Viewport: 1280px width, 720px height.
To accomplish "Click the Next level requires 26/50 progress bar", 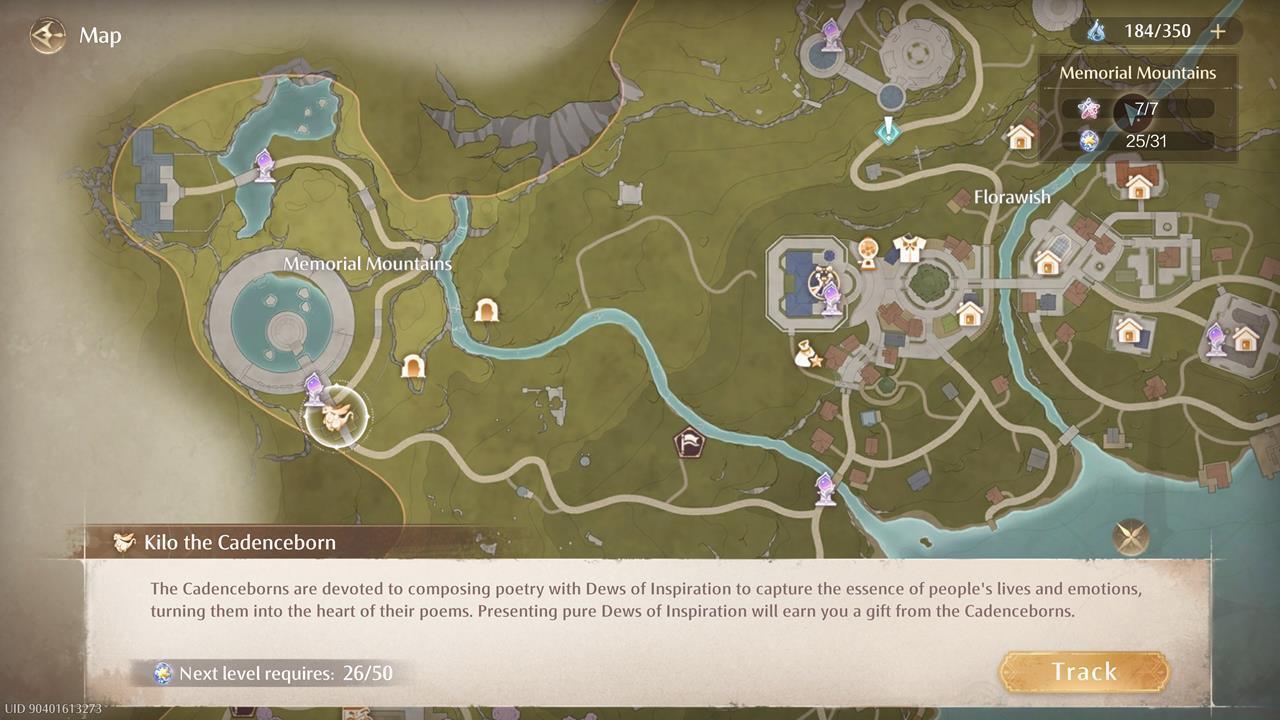I will 270,673.
